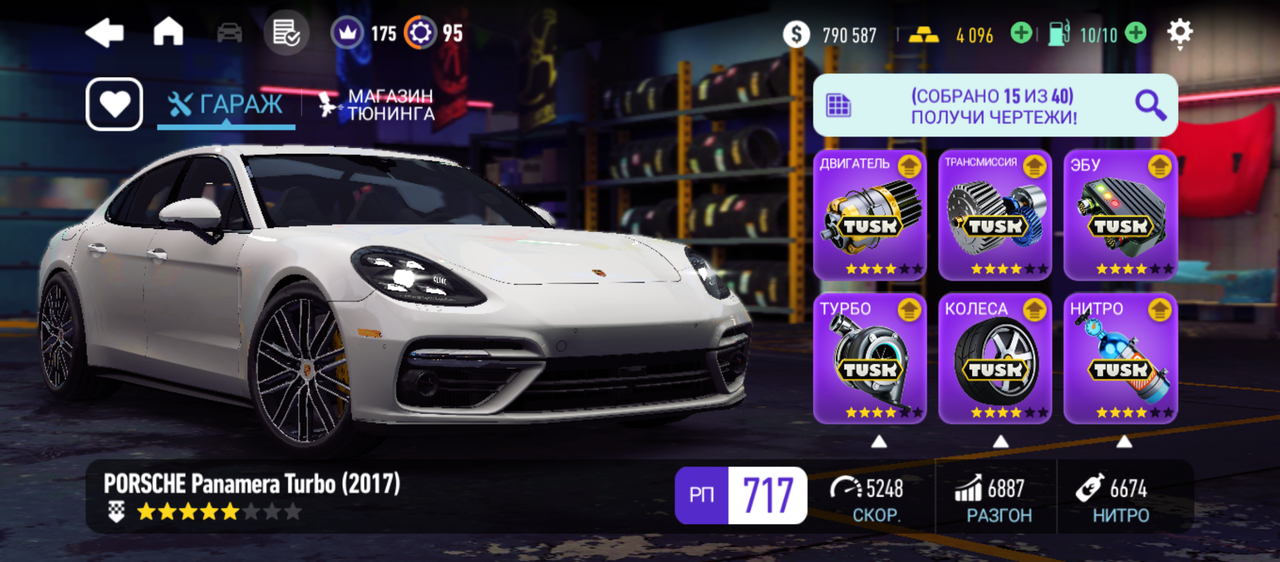The image size is (1280, 562).
Task: Switch to the ГАРАЖ tab
Action: point(226,104)
